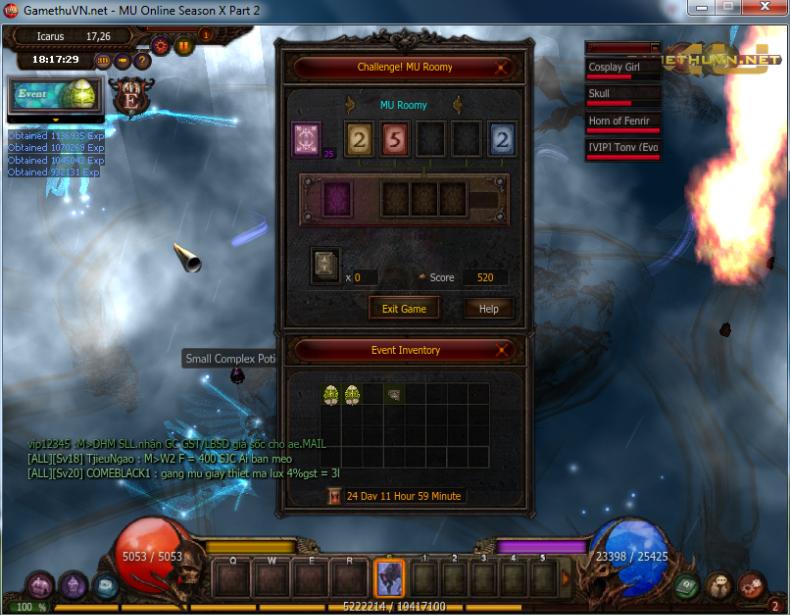Pick the yellow number 2 card
The height and width of the screenshot is (615, 790).
359,139
